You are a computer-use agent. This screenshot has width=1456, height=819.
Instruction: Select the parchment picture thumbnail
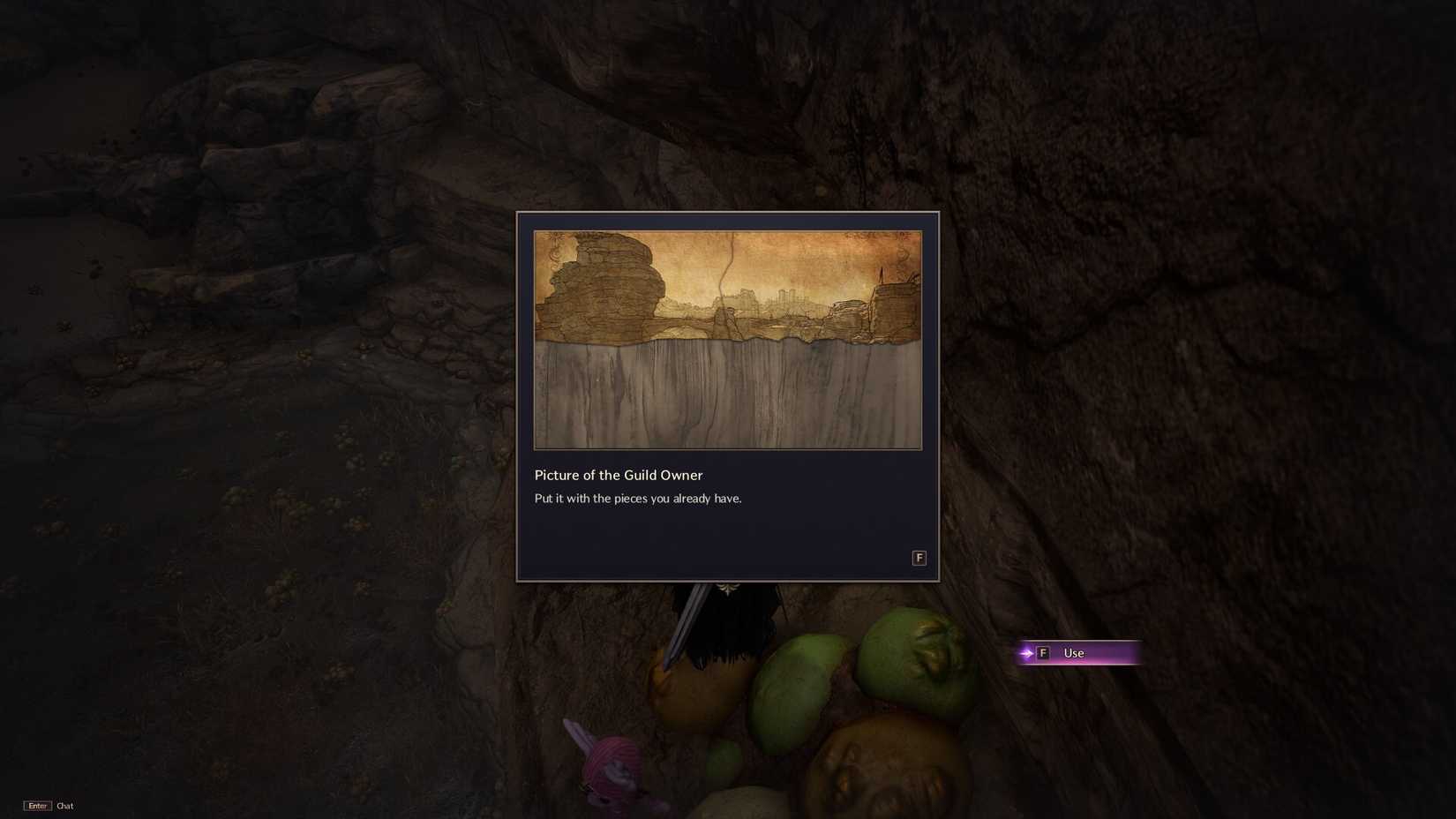point(727,340)
